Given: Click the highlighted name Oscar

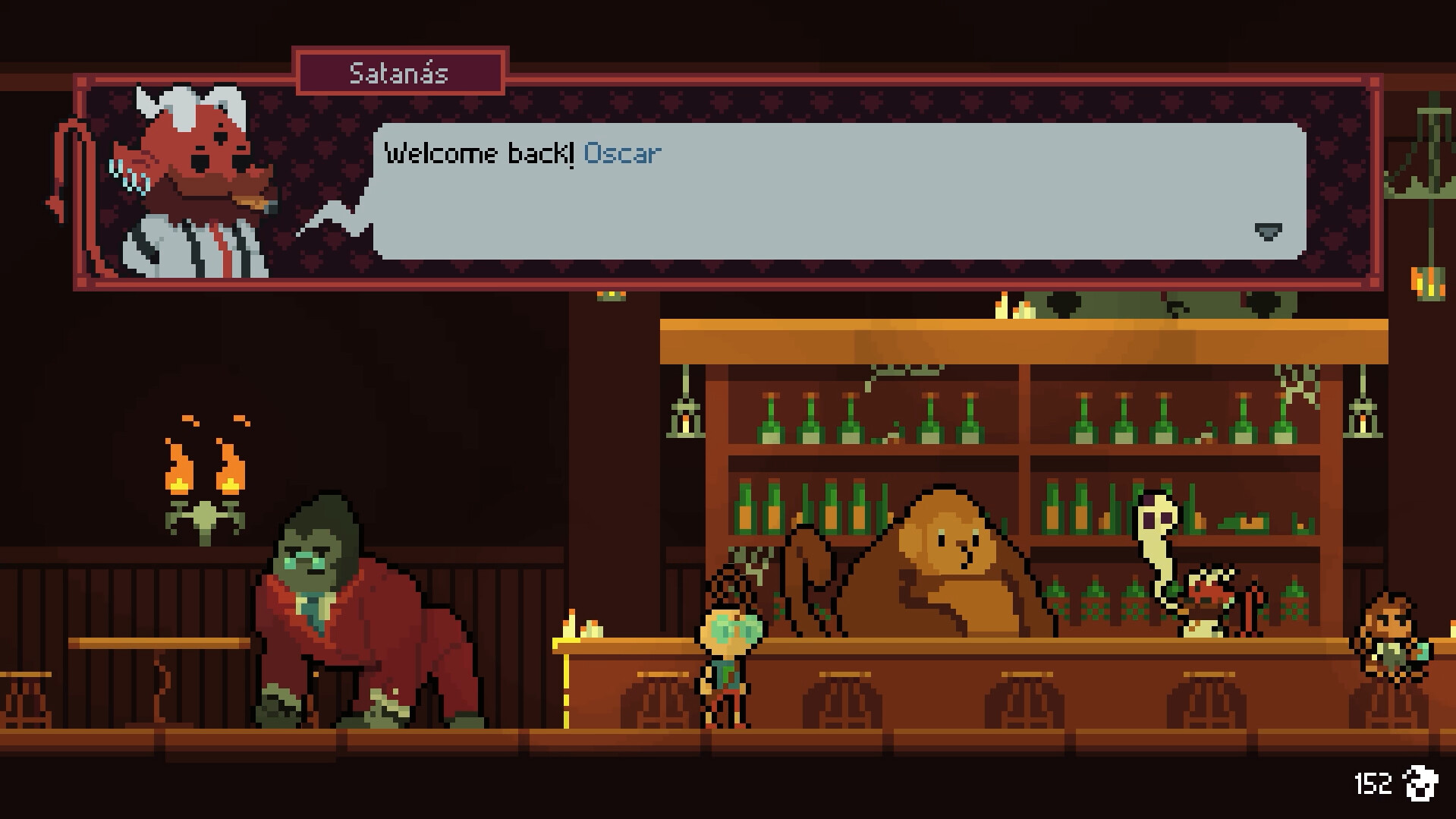Looking at the screenshot, I should tap(622, 153).
